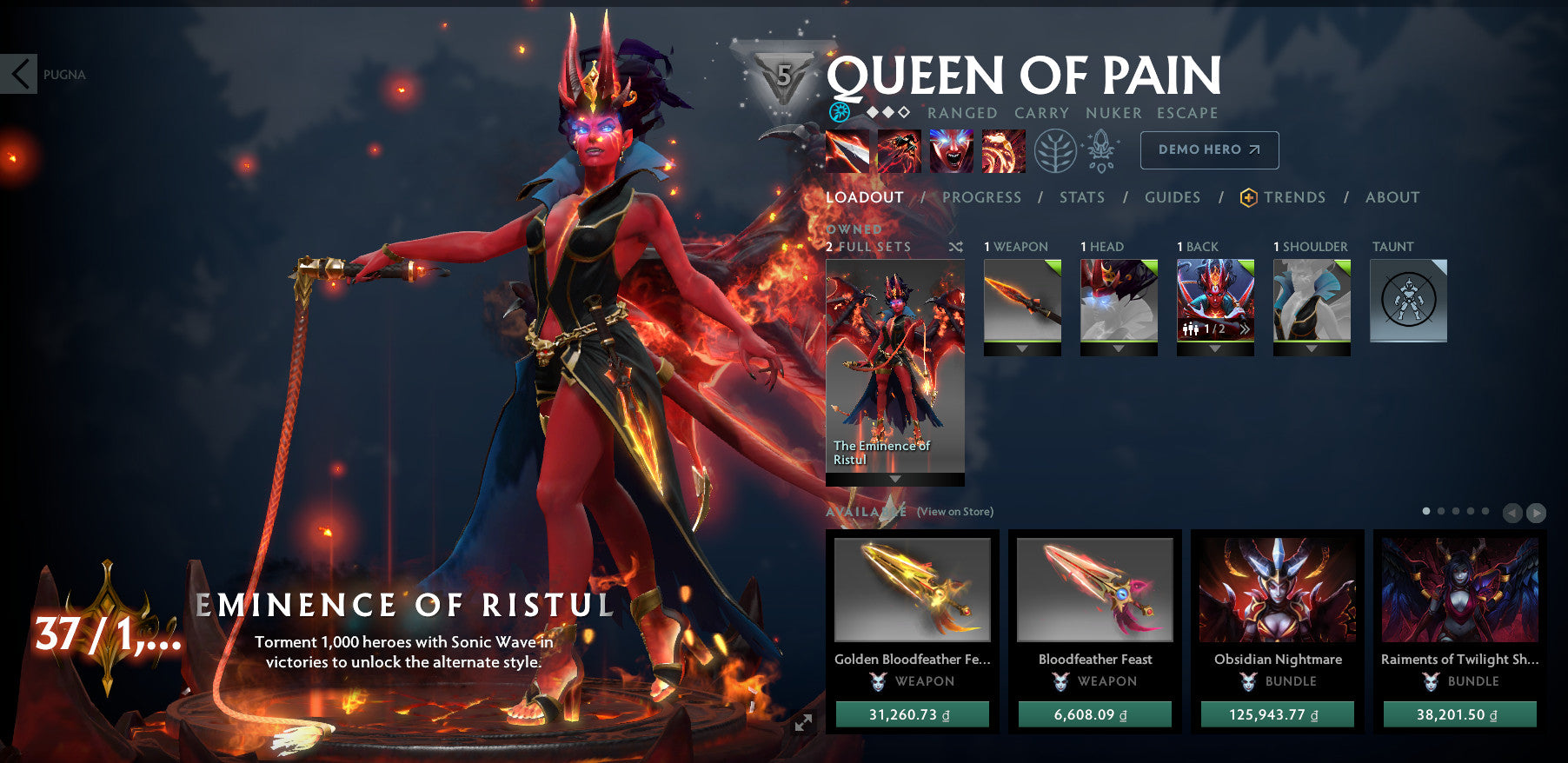Click the empty taunt slot
The width and height of the screenshot is (1568, 763).
[1408, 301]
